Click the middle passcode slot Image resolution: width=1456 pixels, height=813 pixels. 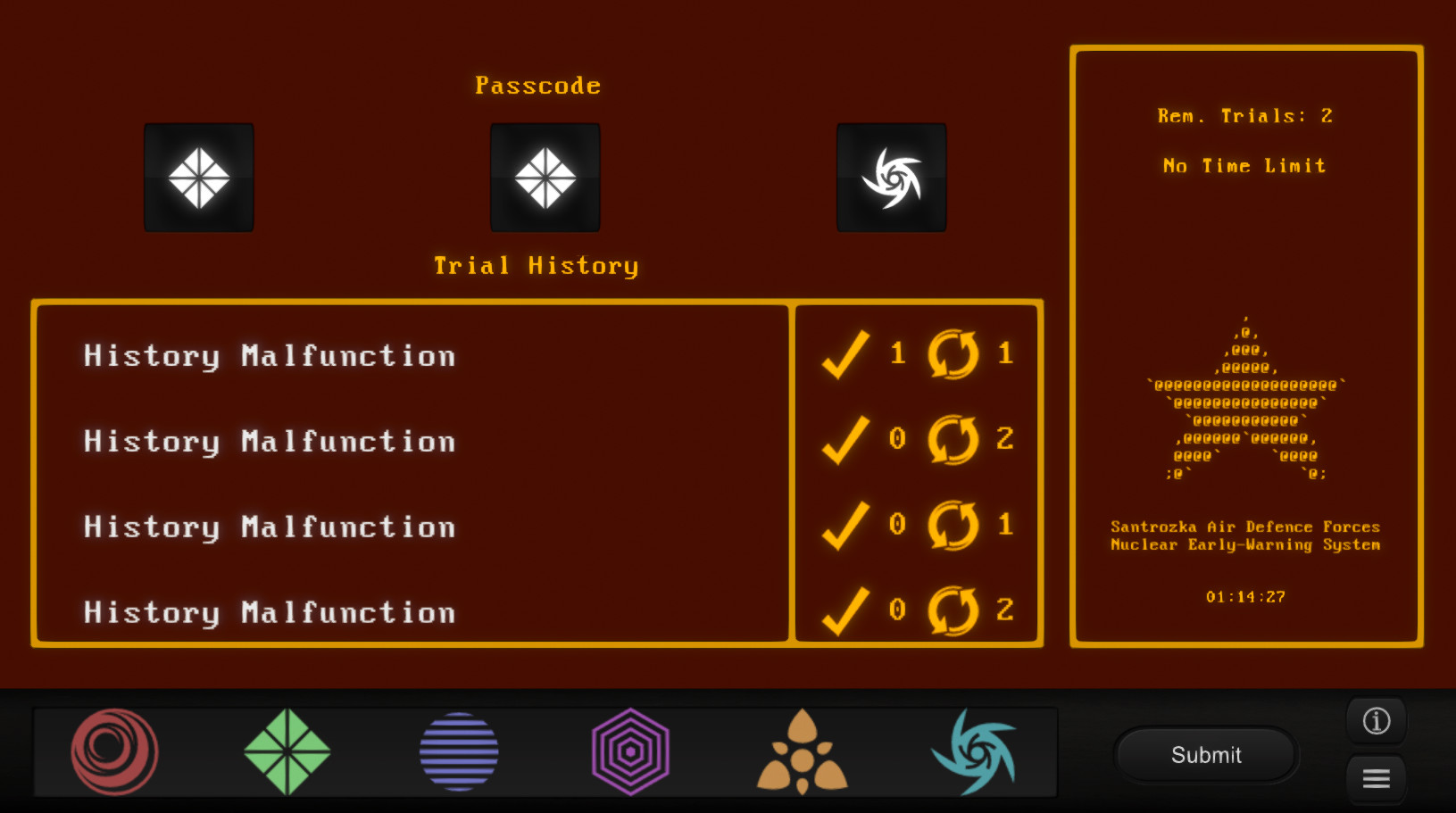[545, 177]
